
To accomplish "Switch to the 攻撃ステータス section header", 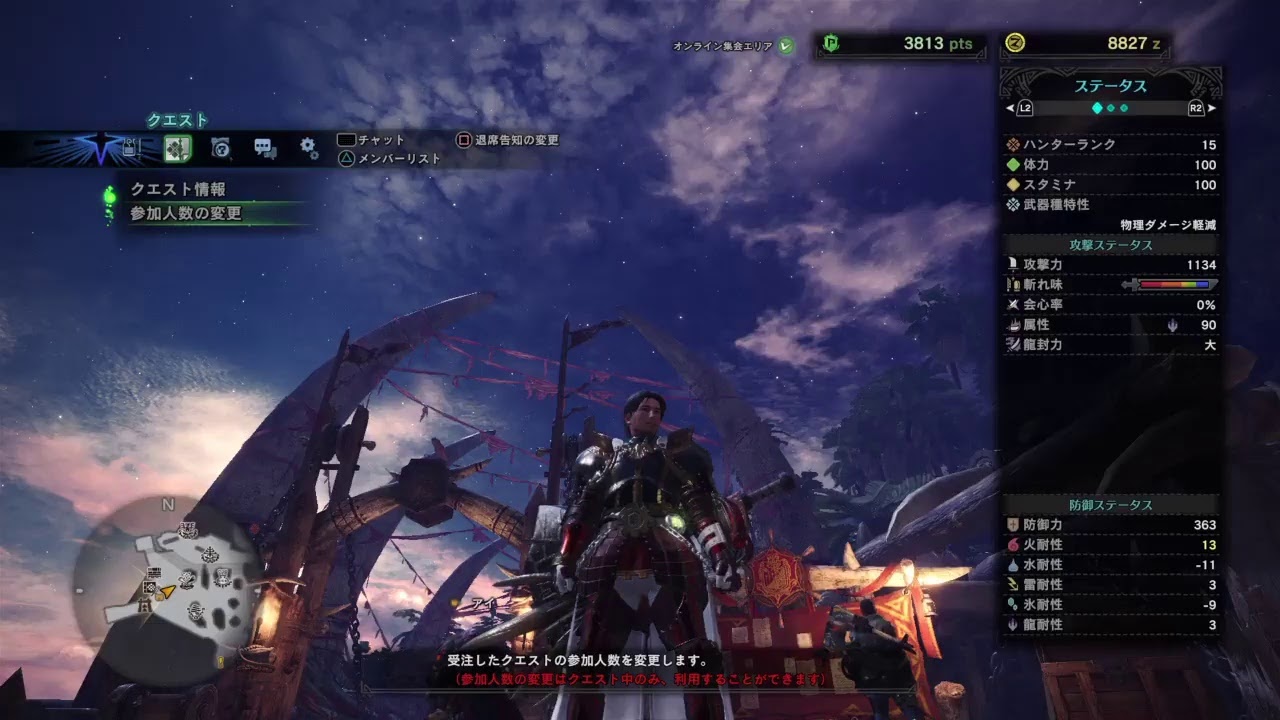I will [1112, 245].
